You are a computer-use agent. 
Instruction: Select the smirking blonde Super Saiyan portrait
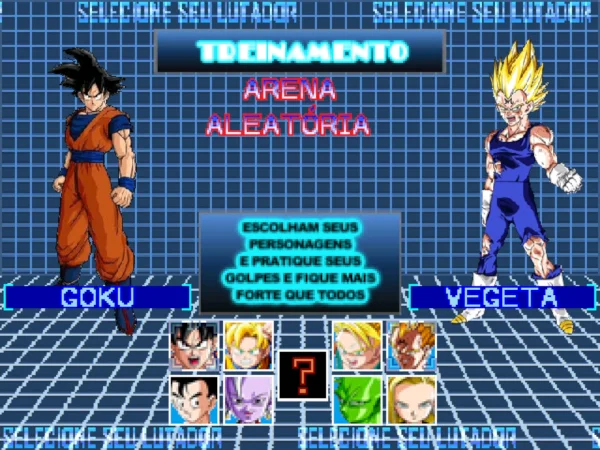[x=356, y=346]
